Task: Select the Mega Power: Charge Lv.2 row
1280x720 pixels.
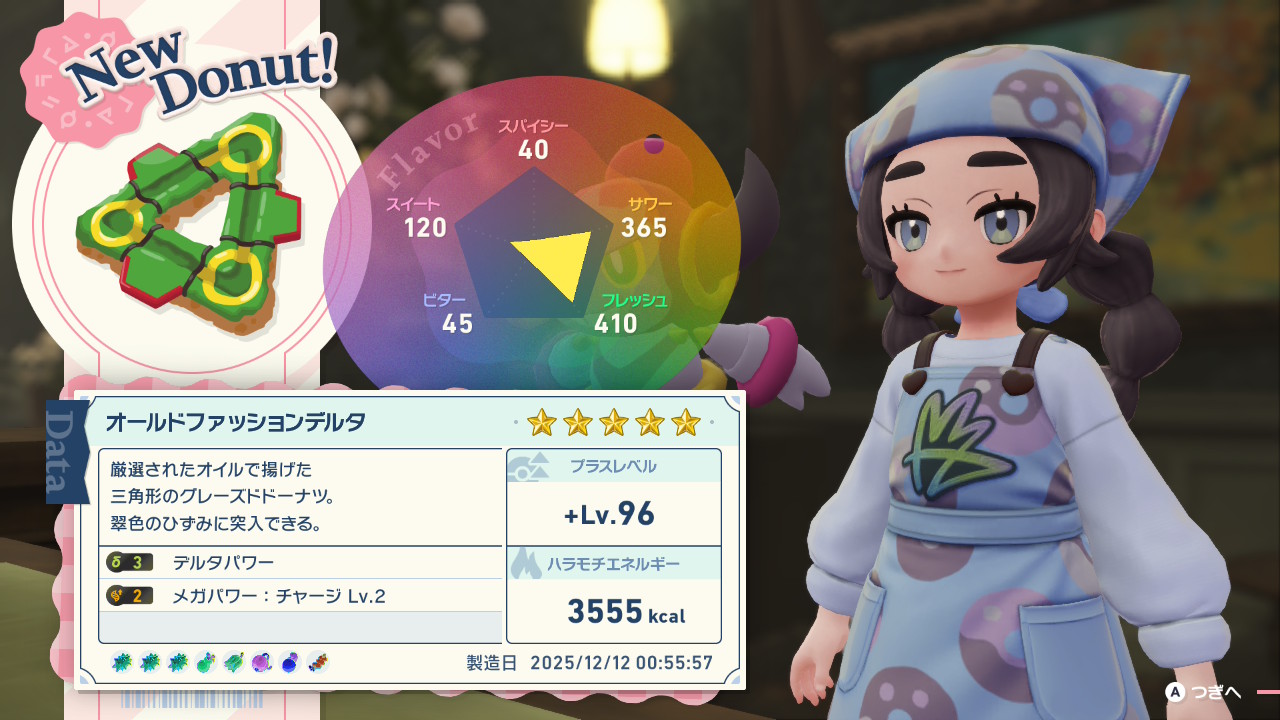Action: (x=300, y=596)
